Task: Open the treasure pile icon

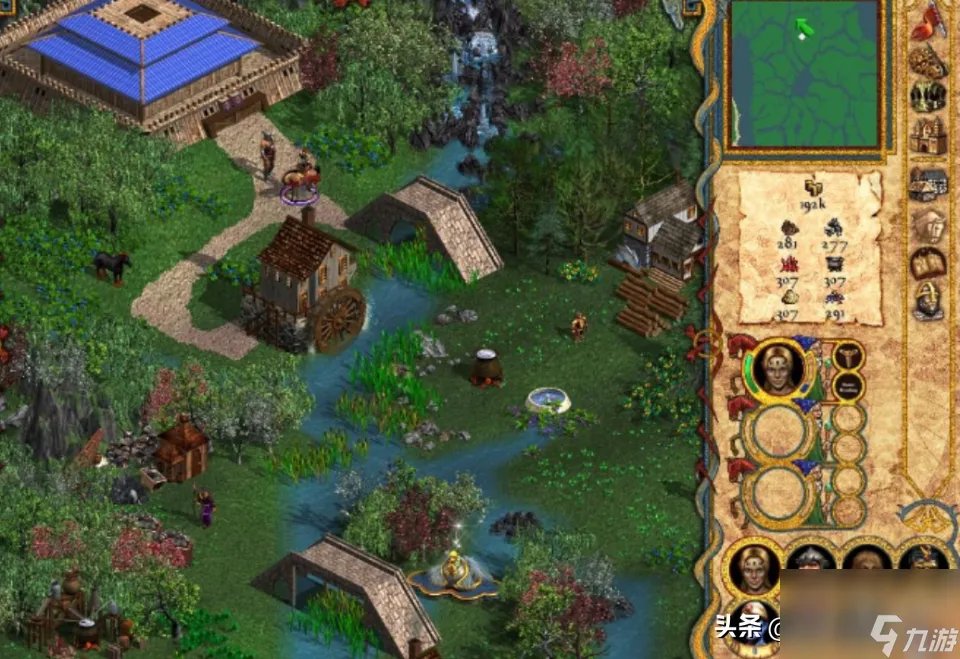Action: coord(928,62)
